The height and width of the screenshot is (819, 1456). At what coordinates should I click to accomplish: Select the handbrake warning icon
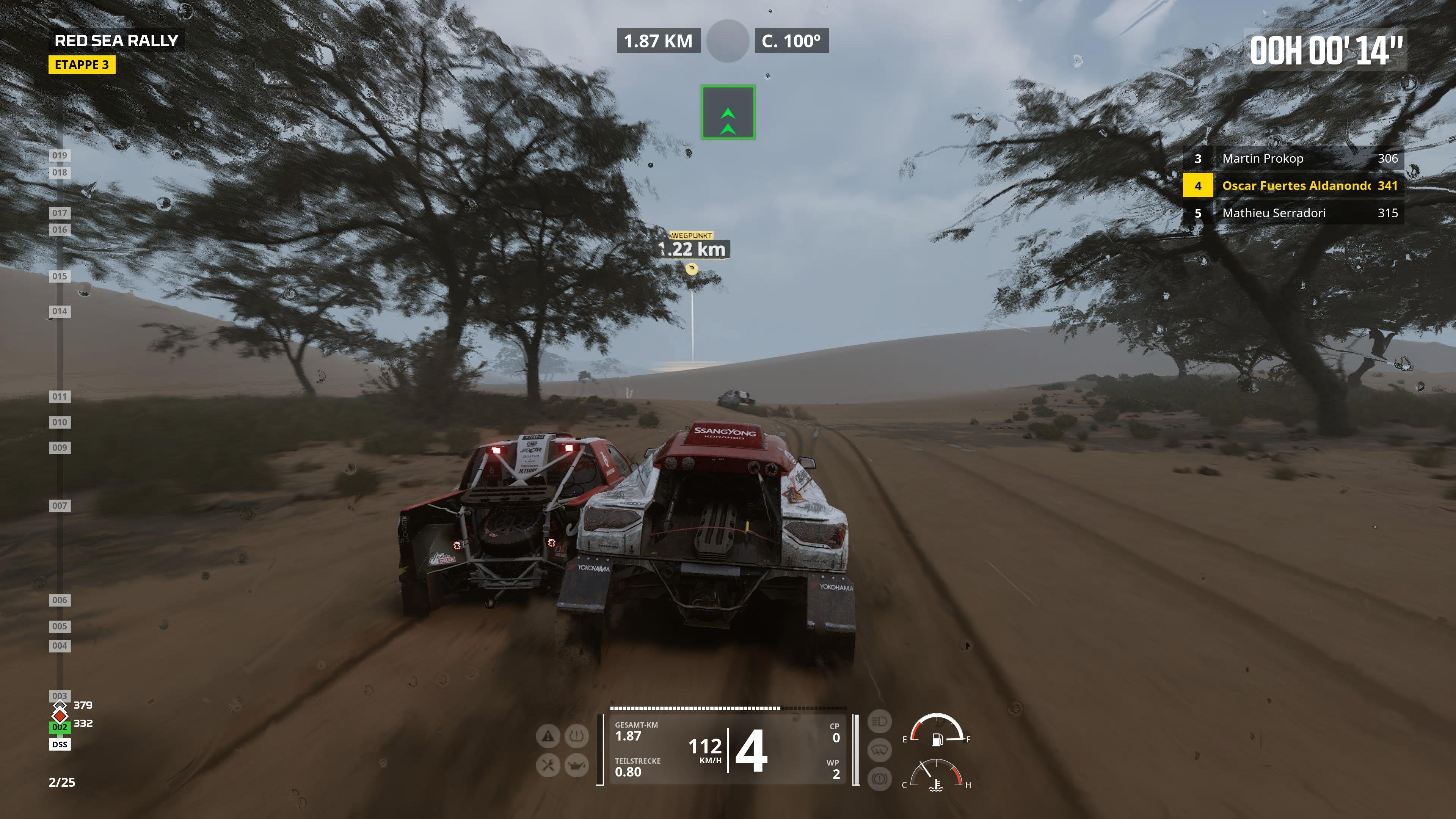tap(880, 778)
